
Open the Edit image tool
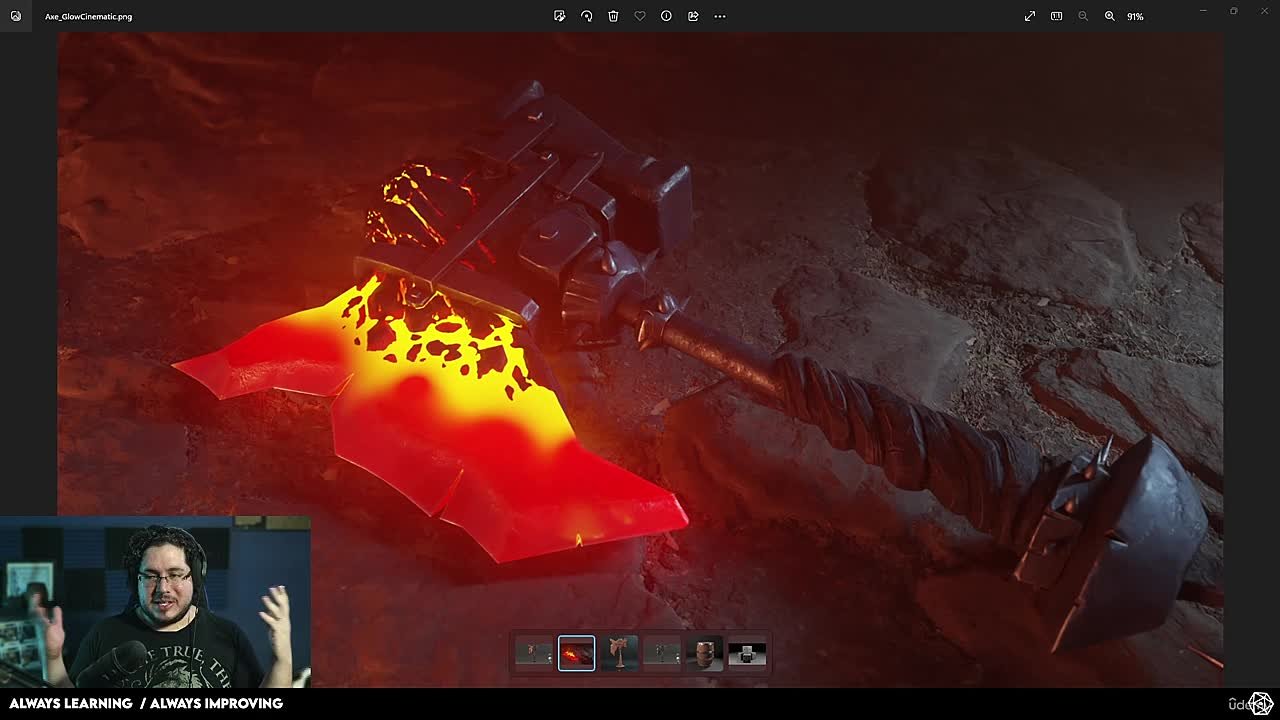559,16
